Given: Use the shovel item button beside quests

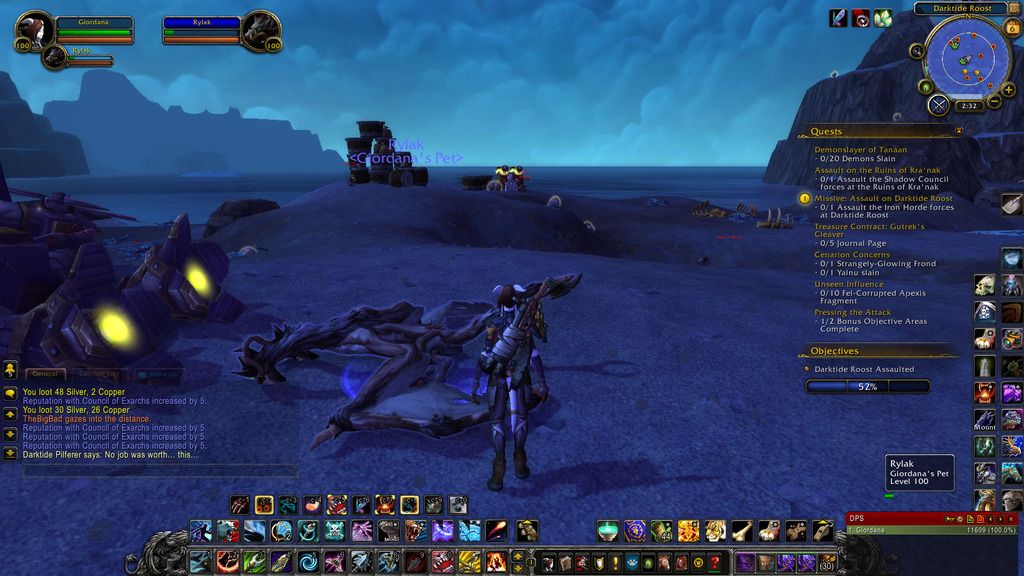Looking at the screenshot, I should coord(1012,204).
